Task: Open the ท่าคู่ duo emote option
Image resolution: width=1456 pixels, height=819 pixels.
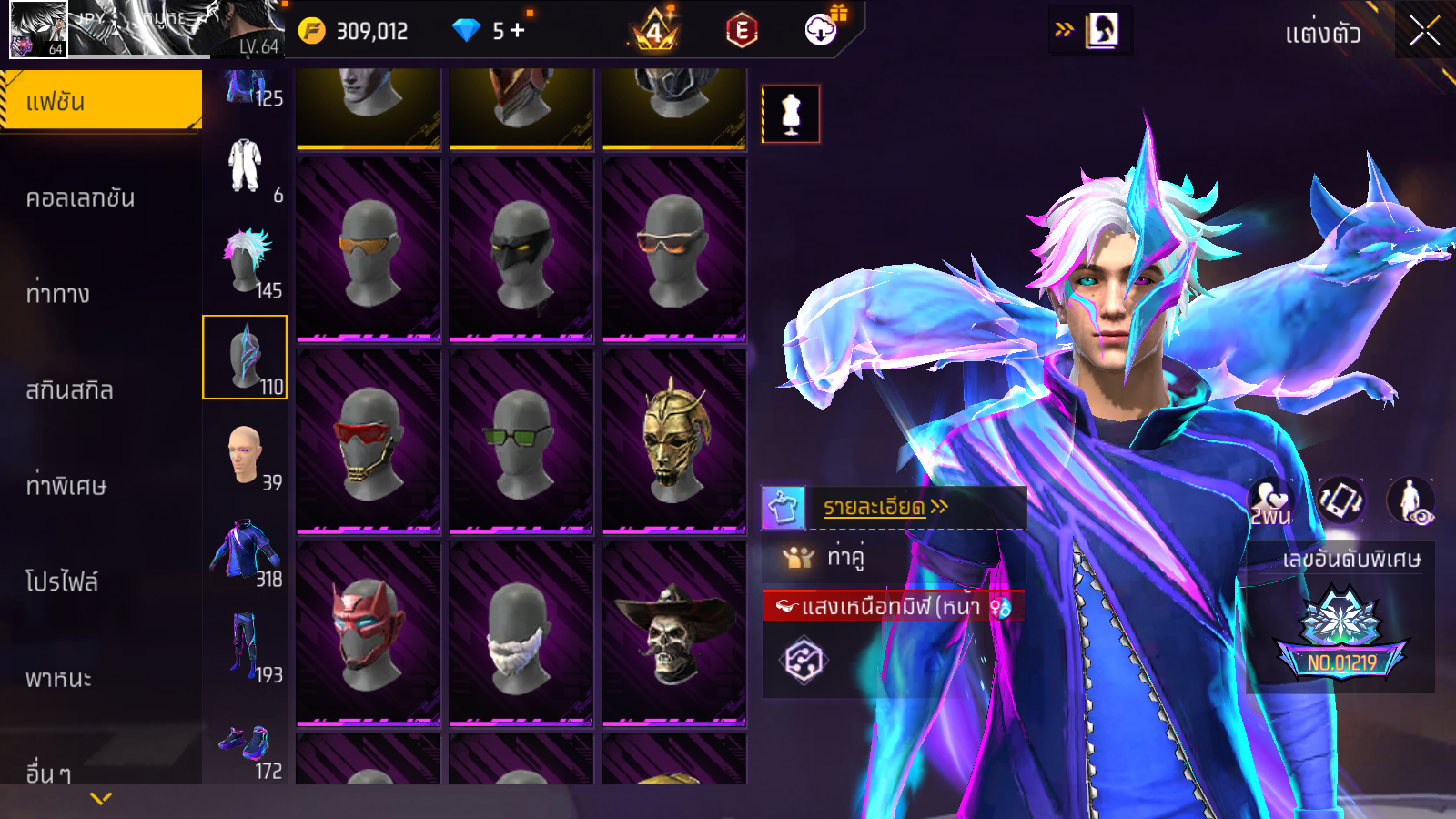Action: [844, 557]
